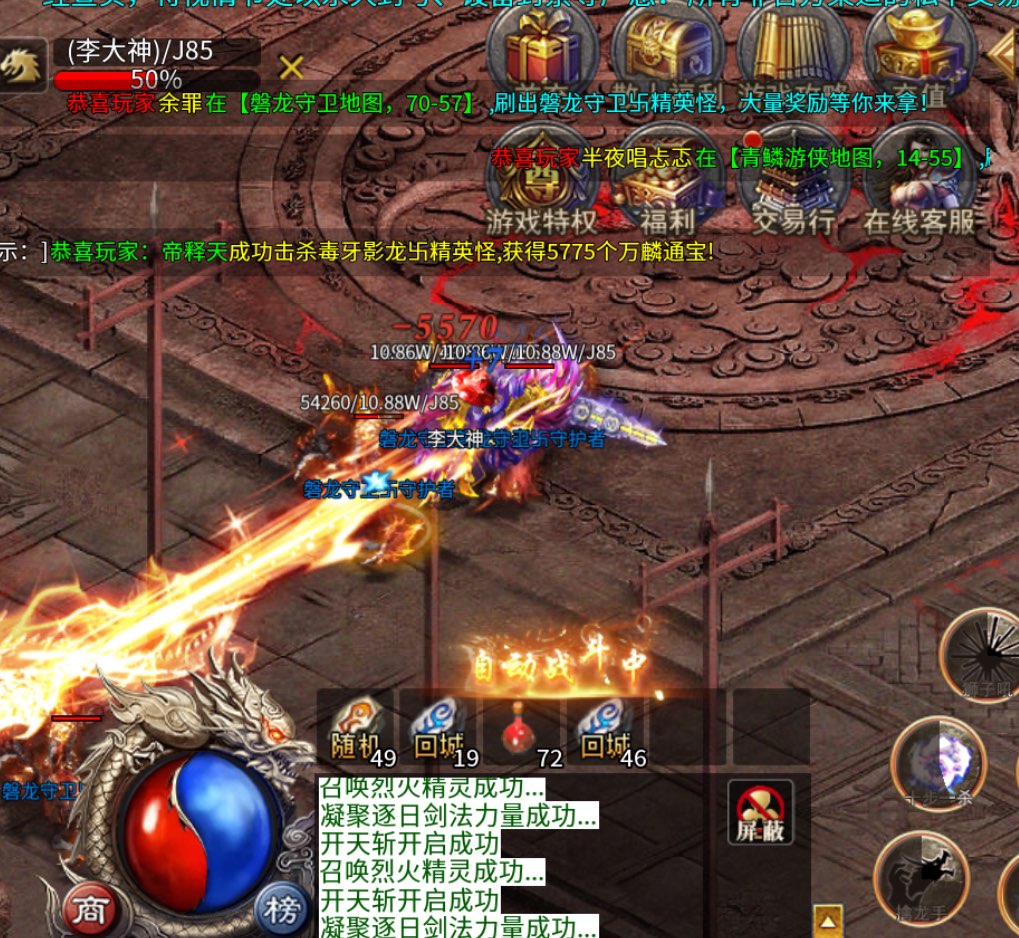Use the 随机 random teleport scroll
1019x938 pixels.
356,728
